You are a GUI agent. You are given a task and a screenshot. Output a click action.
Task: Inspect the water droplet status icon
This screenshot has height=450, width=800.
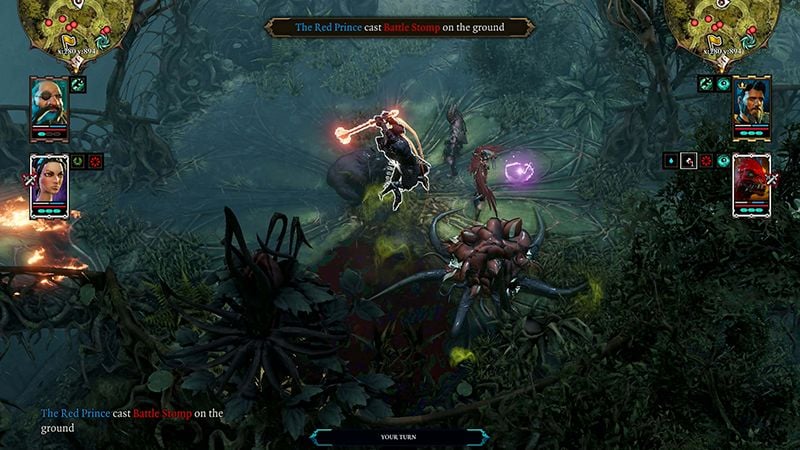(x=670, y=160)
